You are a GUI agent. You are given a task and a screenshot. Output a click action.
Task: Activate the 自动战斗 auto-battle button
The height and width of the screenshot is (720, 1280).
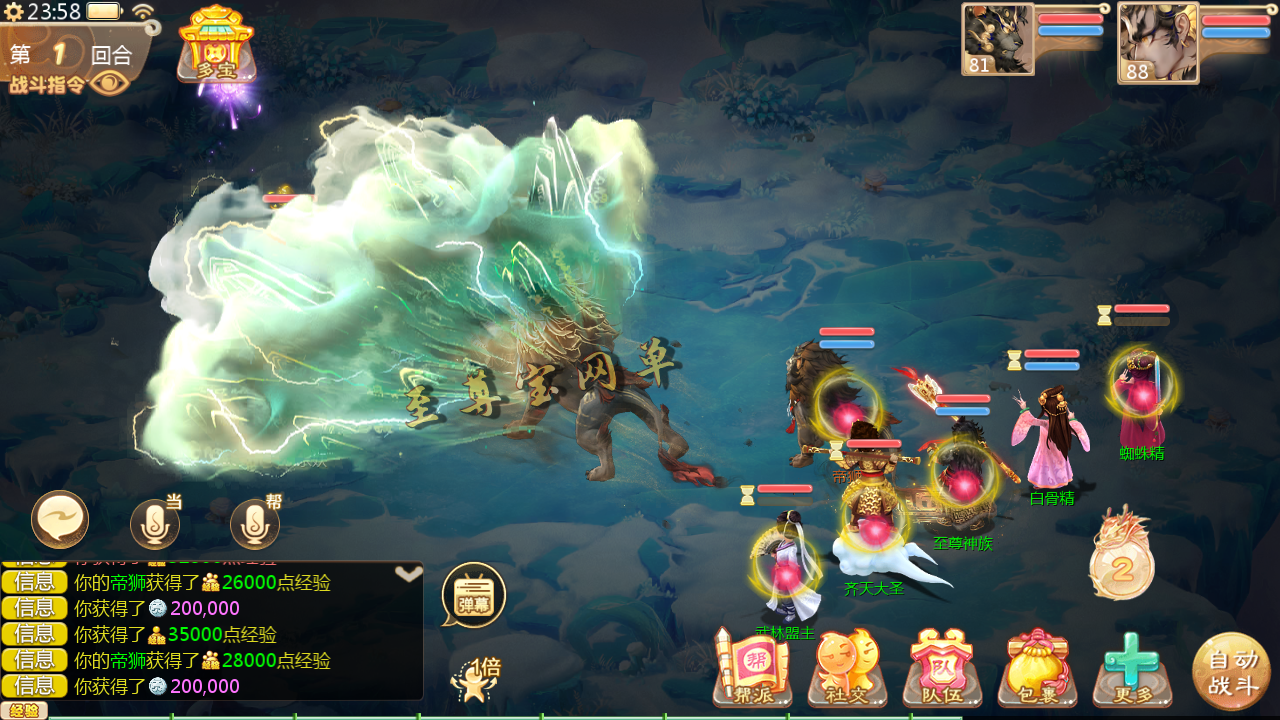(x=1231, y=671)
